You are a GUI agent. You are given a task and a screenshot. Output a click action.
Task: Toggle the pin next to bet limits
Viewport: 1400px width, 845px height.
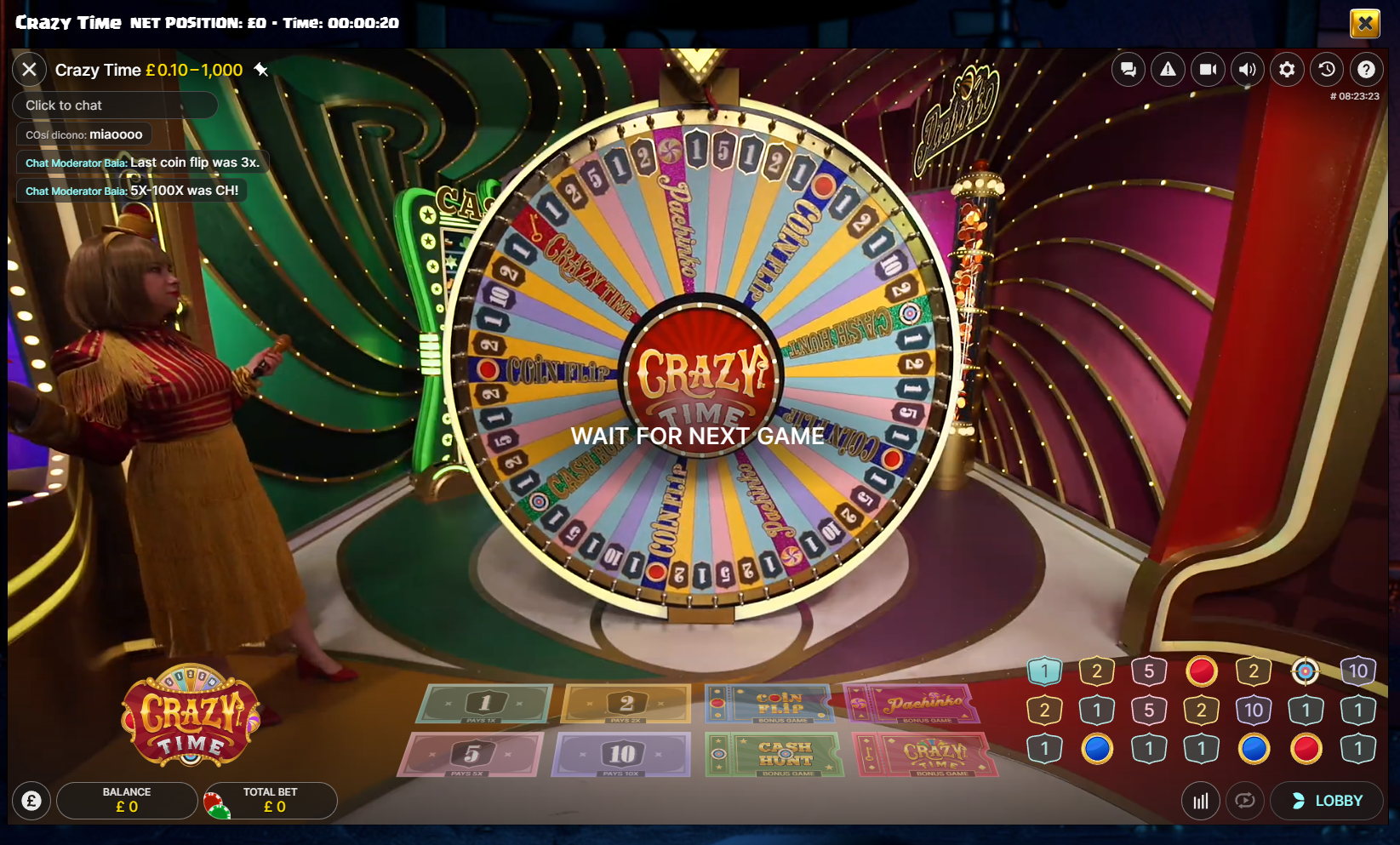click(261, 70)
